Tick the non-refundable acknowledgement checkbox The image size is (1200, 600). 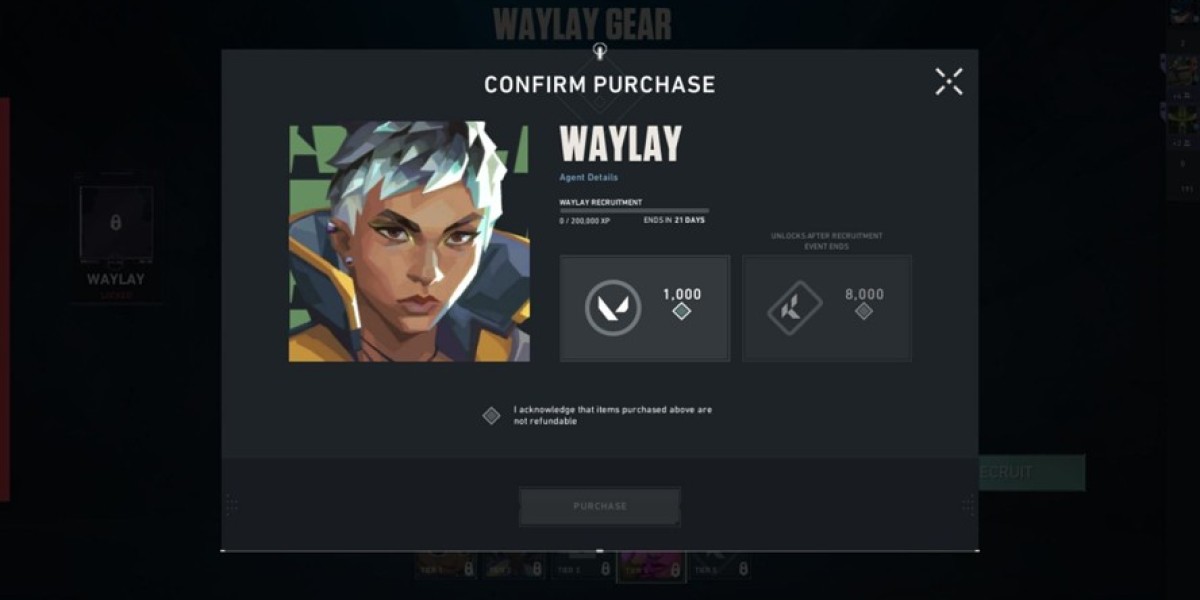click(491, 416)
